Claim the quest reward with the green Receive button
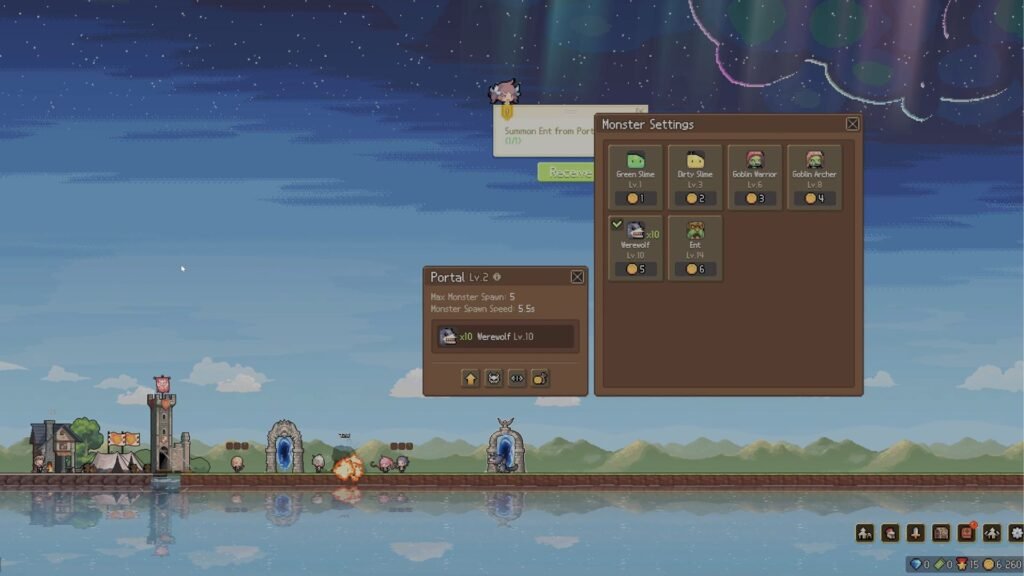This screenshot has width=1024, height=576. point(566,172)
